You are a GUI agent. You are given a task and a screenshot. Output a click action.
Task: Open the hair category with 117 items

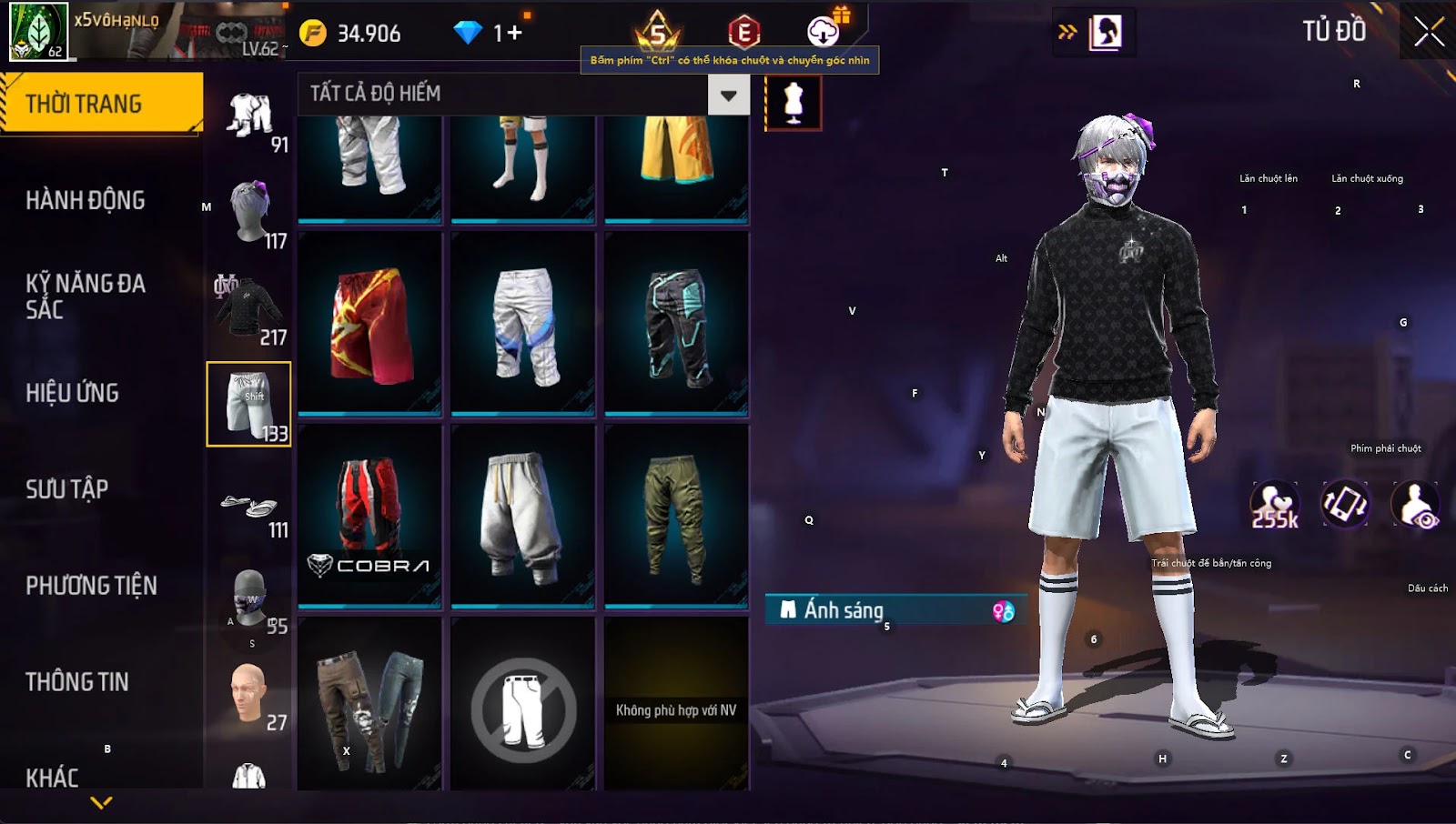pyautogui.click(x=248, y=213)
